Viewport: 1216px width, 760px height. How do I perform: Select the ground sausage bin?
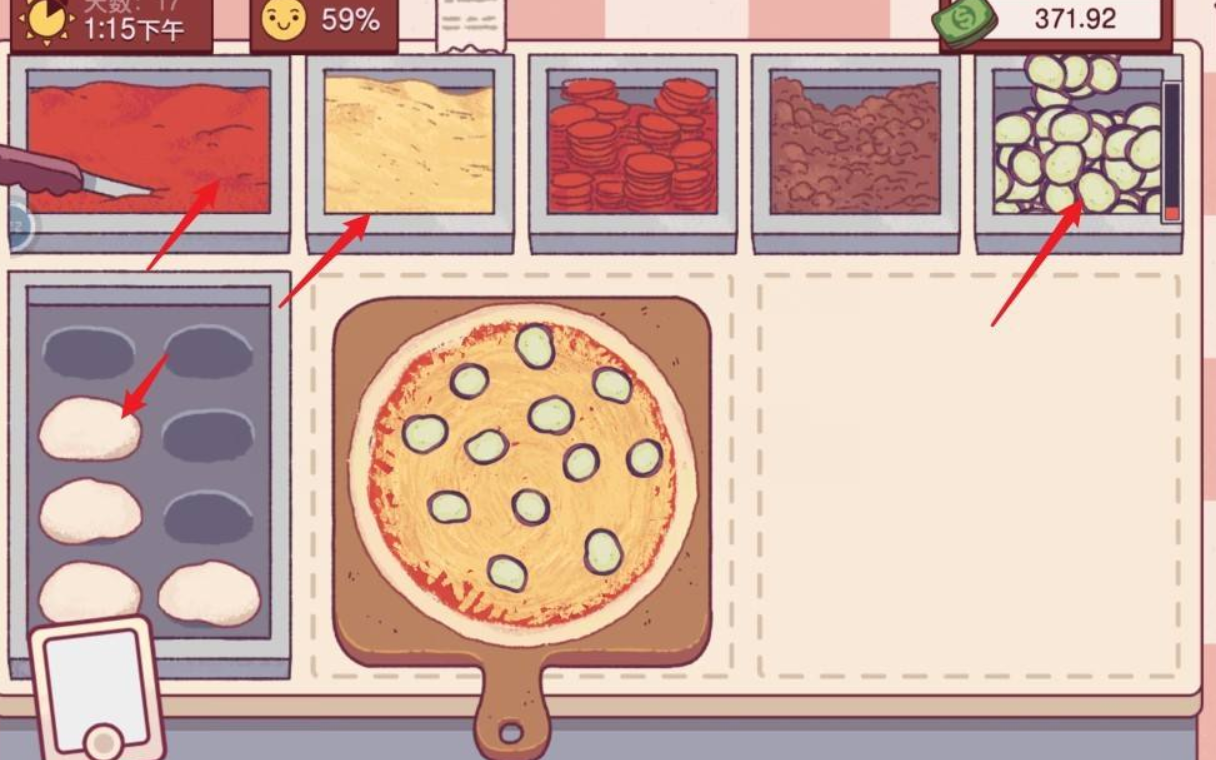(x=855, y=148)
